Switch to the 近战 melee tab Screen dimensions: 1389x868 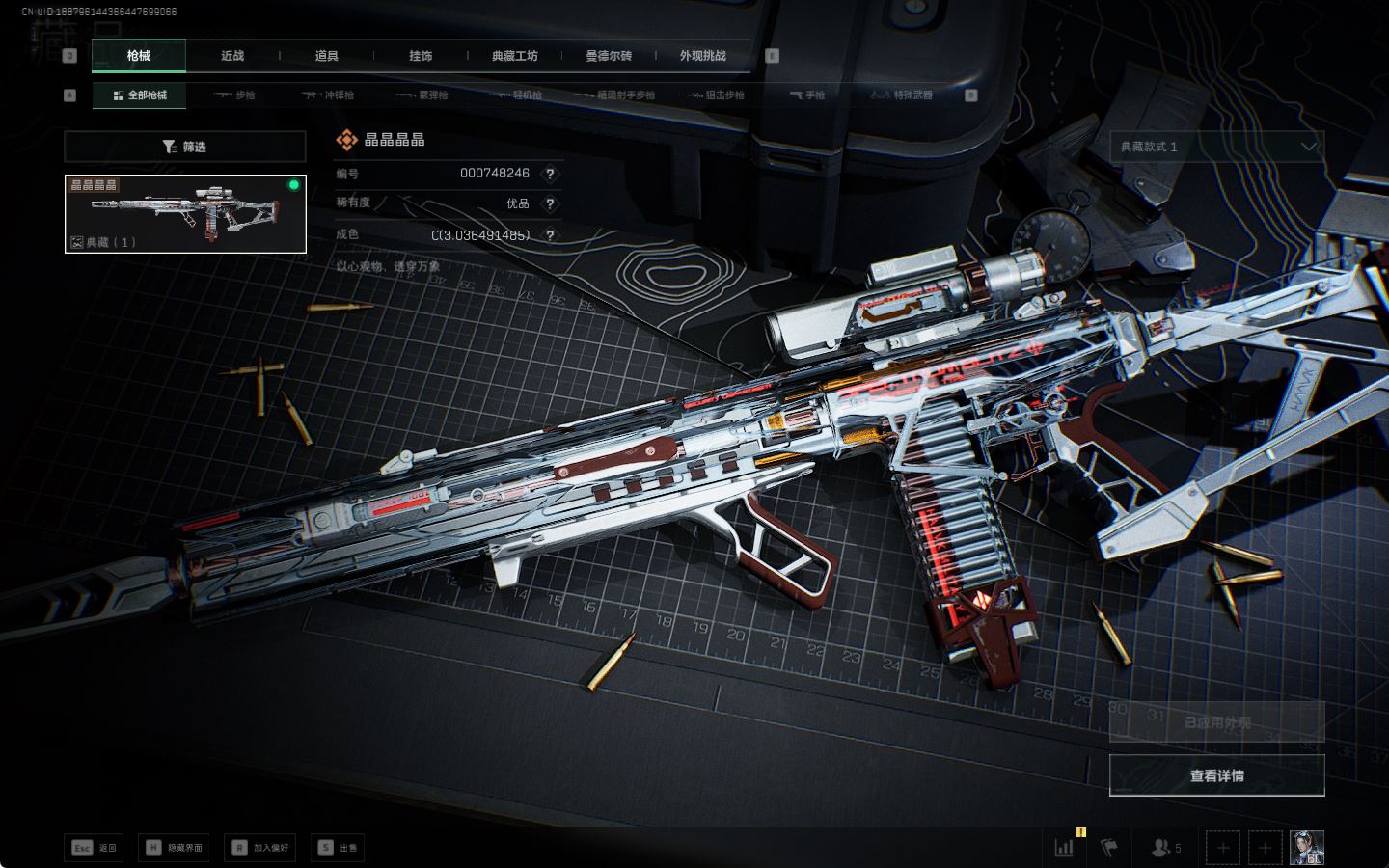pos(232,56)
